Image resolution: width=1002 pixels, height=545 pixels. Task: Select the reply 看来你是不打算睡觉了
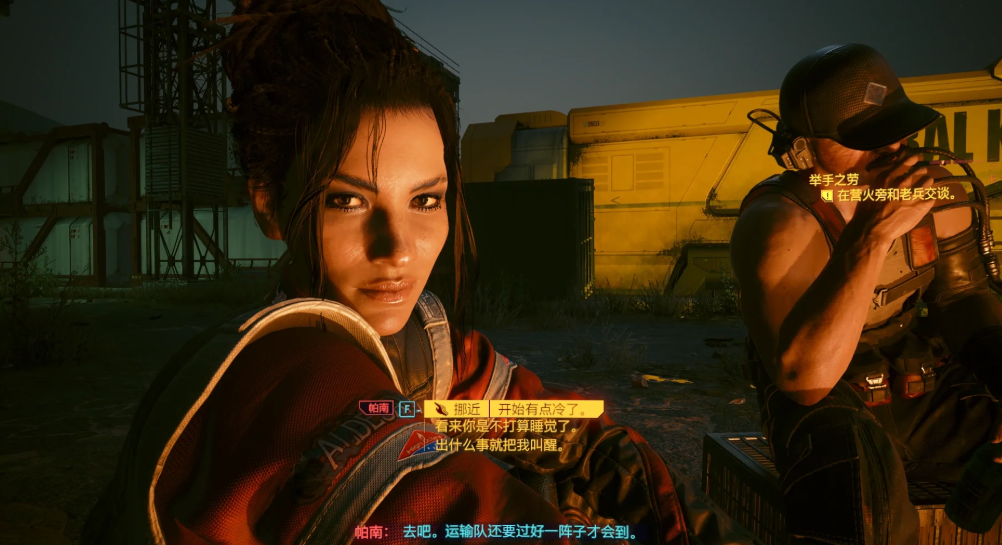pyautogui.click(x=507, y=425)
